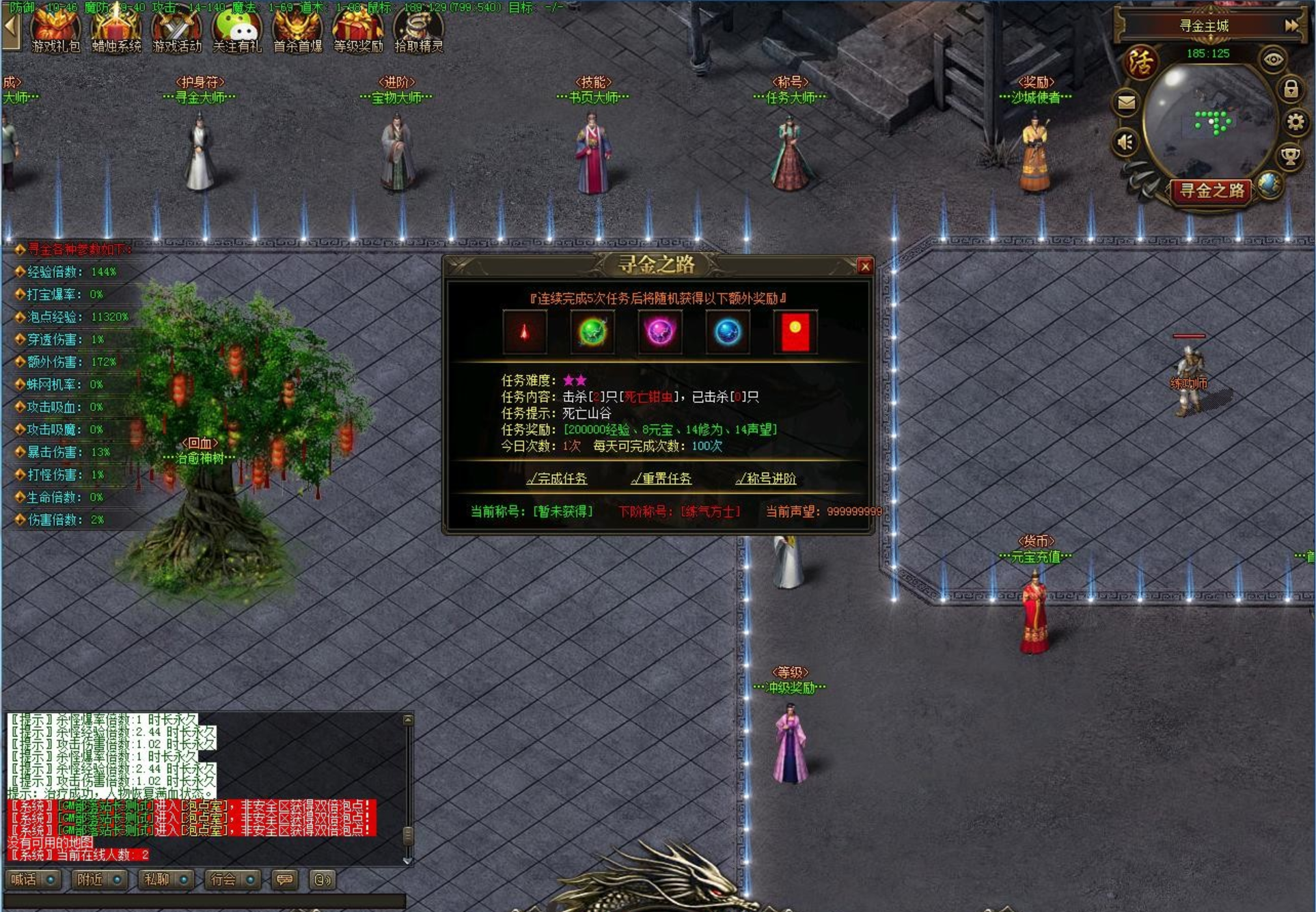This screenshot has width=1316, height=912.
Task: Mute game sound with the speaker icon
Action: click(1125, 141)
